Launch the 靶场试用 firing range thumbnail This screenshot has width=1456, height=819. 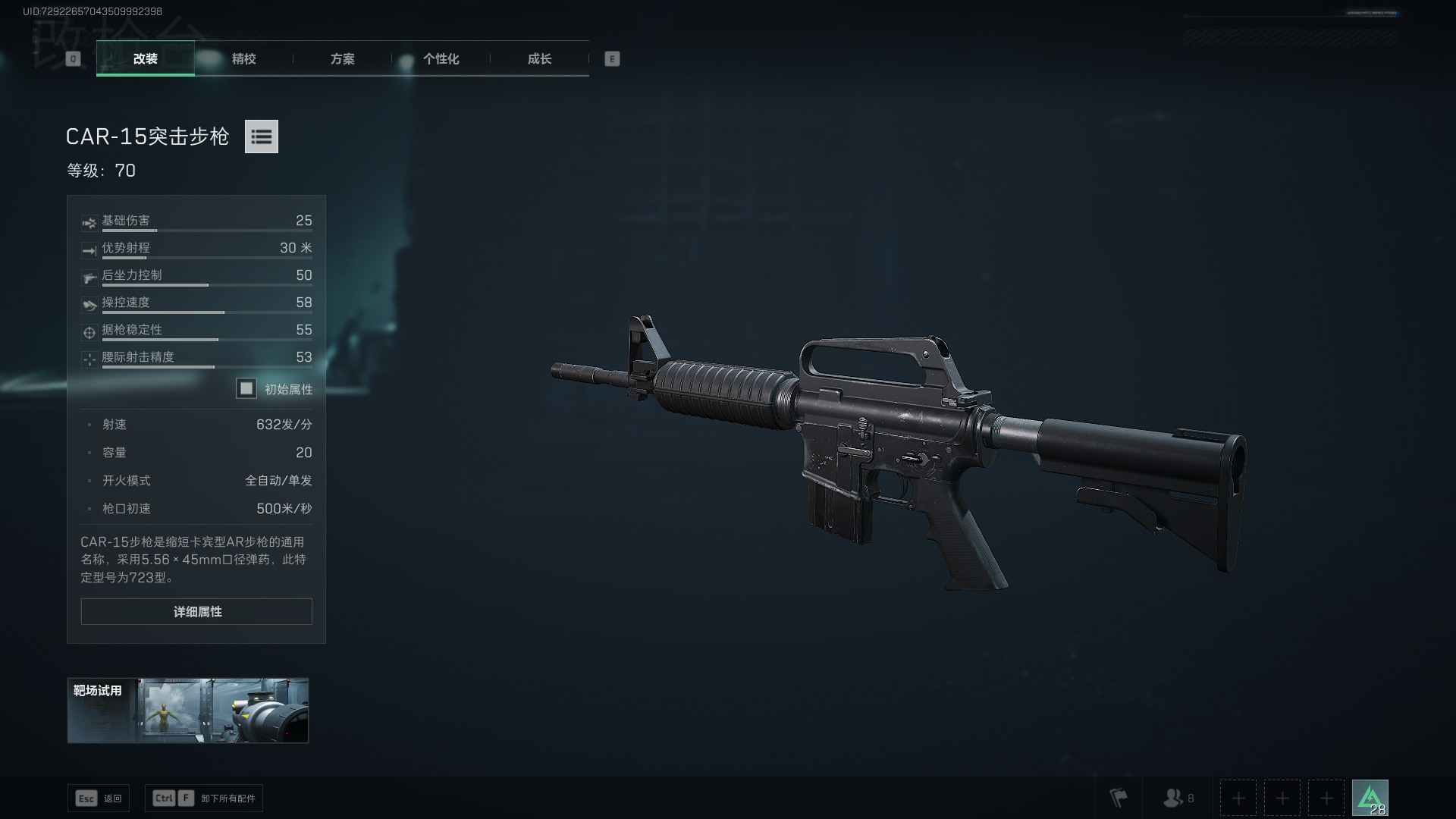188,711
